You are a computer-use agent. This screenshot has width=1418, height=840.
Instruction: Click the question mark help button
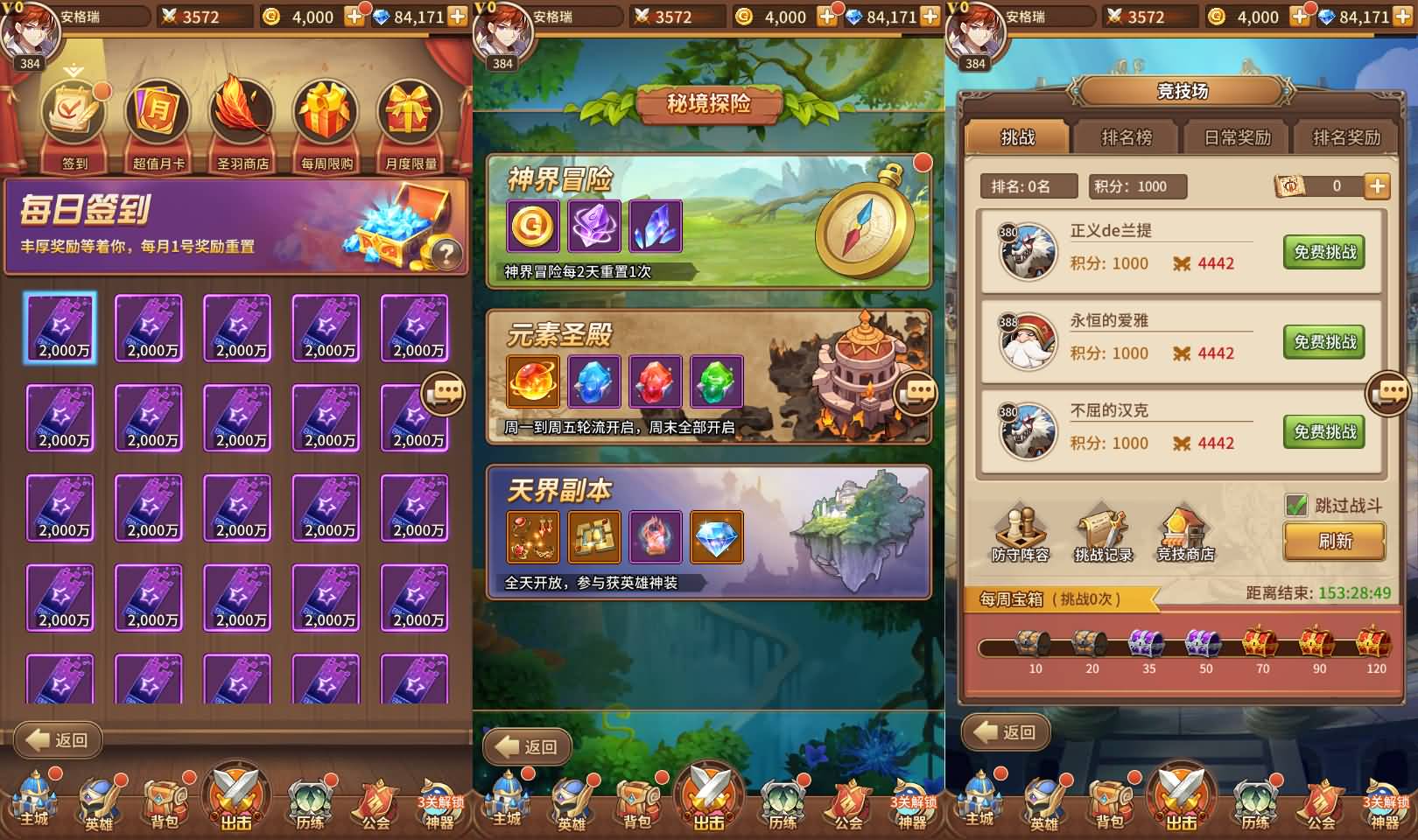pyautogui.click(x=446, y=254)
